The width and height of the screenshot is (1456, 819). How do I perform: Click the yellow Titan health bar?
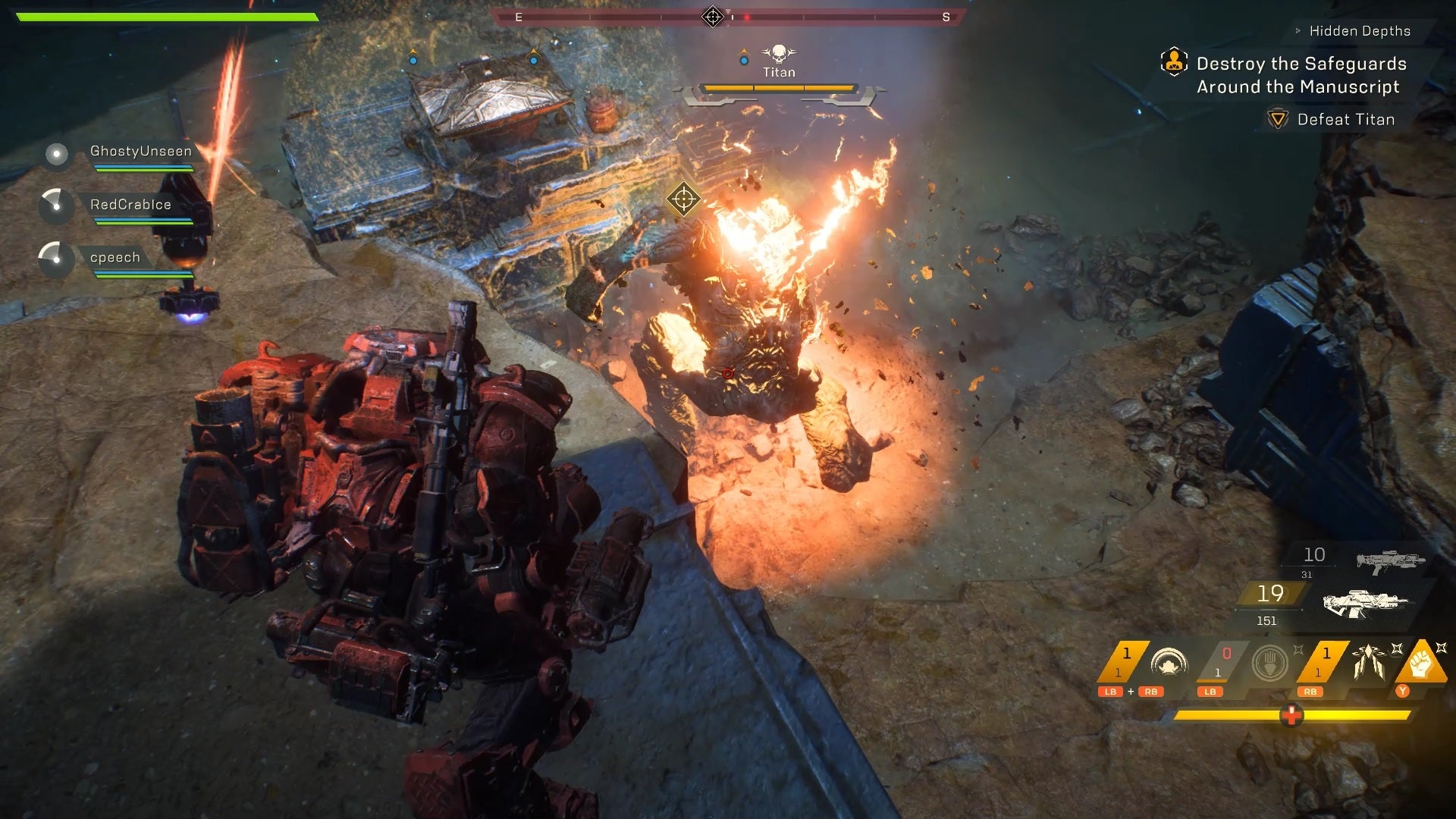pyautogui.click(x=777, y=87)
